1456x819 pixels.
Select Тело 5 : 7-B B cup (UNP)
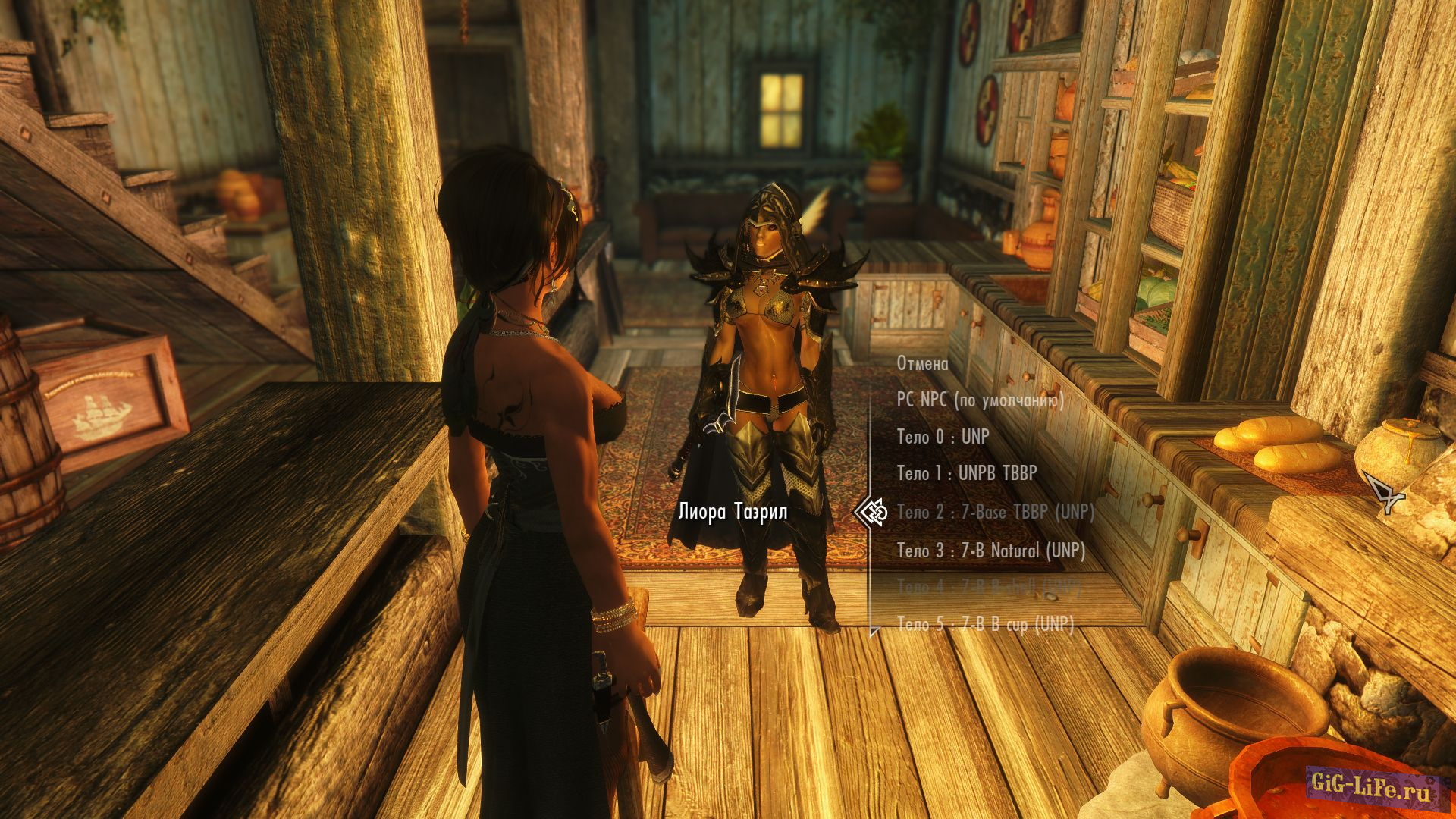pyautogui.click(x=985, y=624)
